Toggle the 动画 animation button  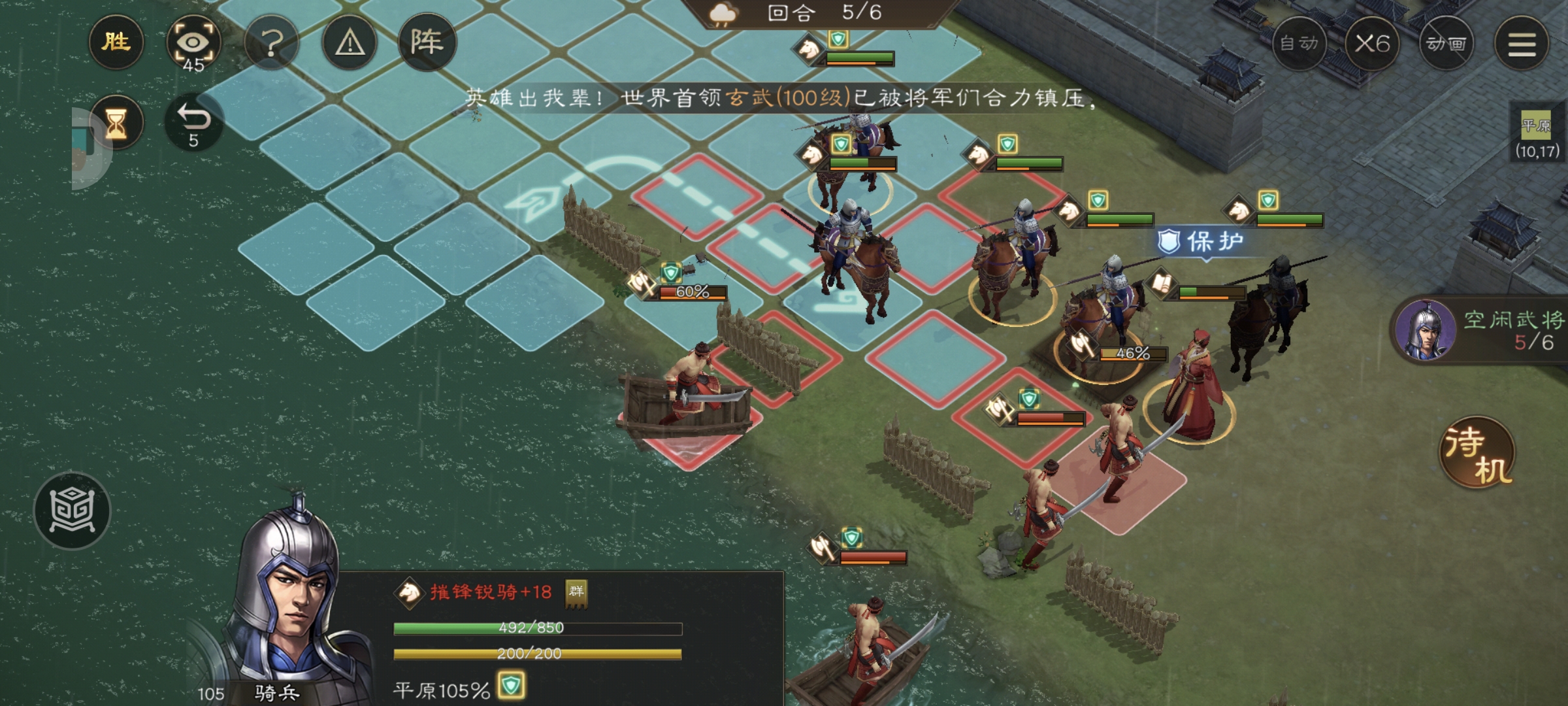point(1446,44)
